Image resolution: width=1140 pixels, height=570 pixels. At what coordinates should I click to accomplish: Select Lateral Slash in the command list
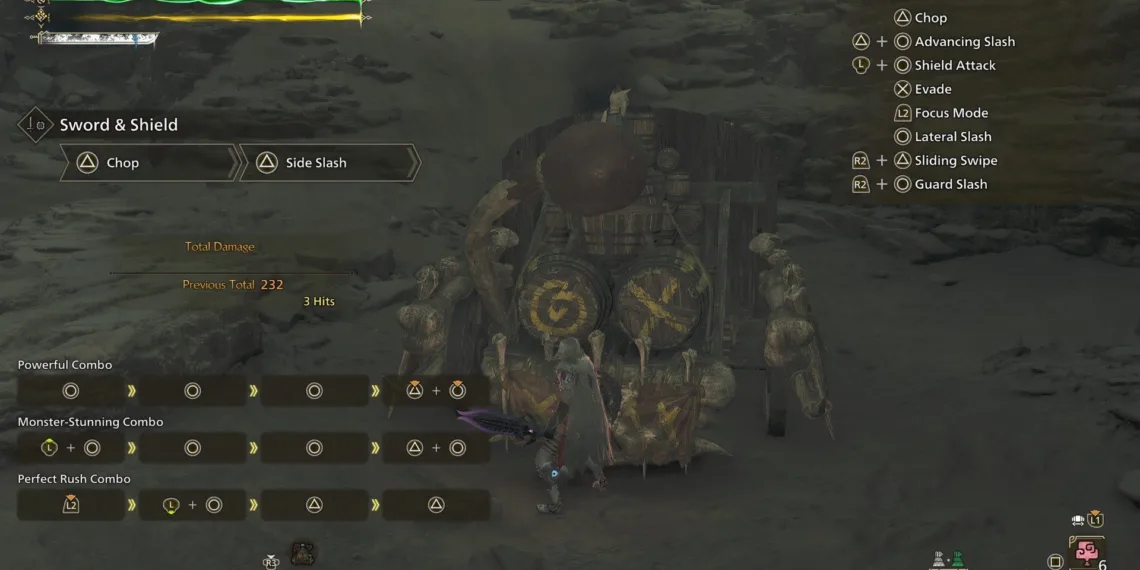952,137
